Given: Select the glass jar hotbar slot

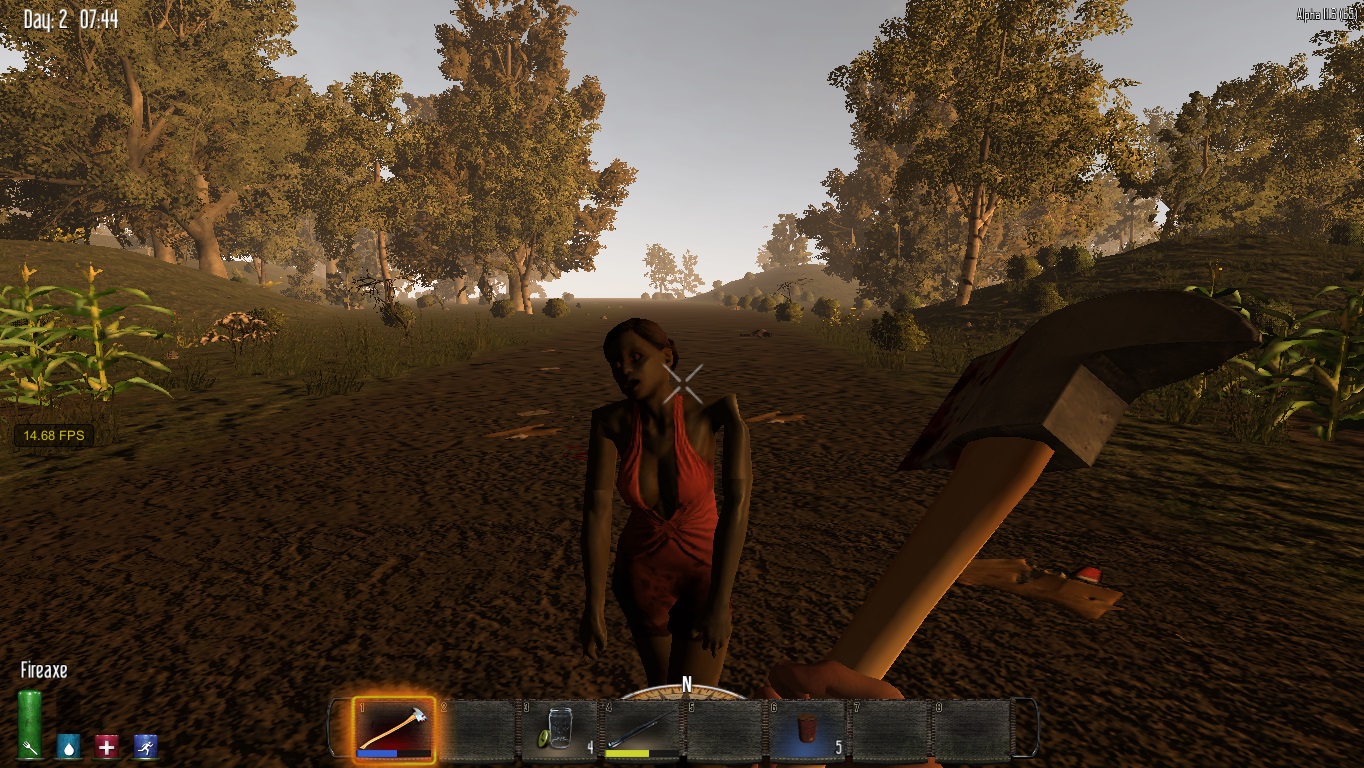Looking at the screenshot, I should 559,729.
